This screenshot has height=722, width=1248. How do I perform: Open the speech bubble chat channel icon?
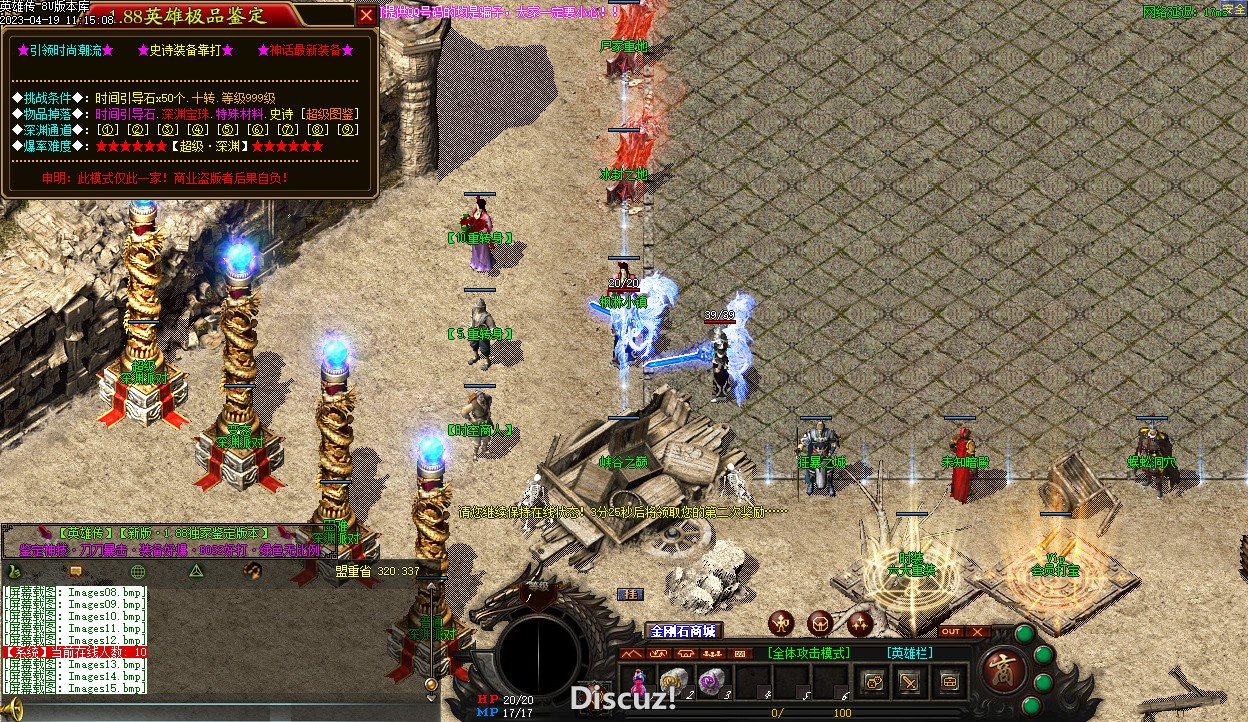tap(75, 571)
